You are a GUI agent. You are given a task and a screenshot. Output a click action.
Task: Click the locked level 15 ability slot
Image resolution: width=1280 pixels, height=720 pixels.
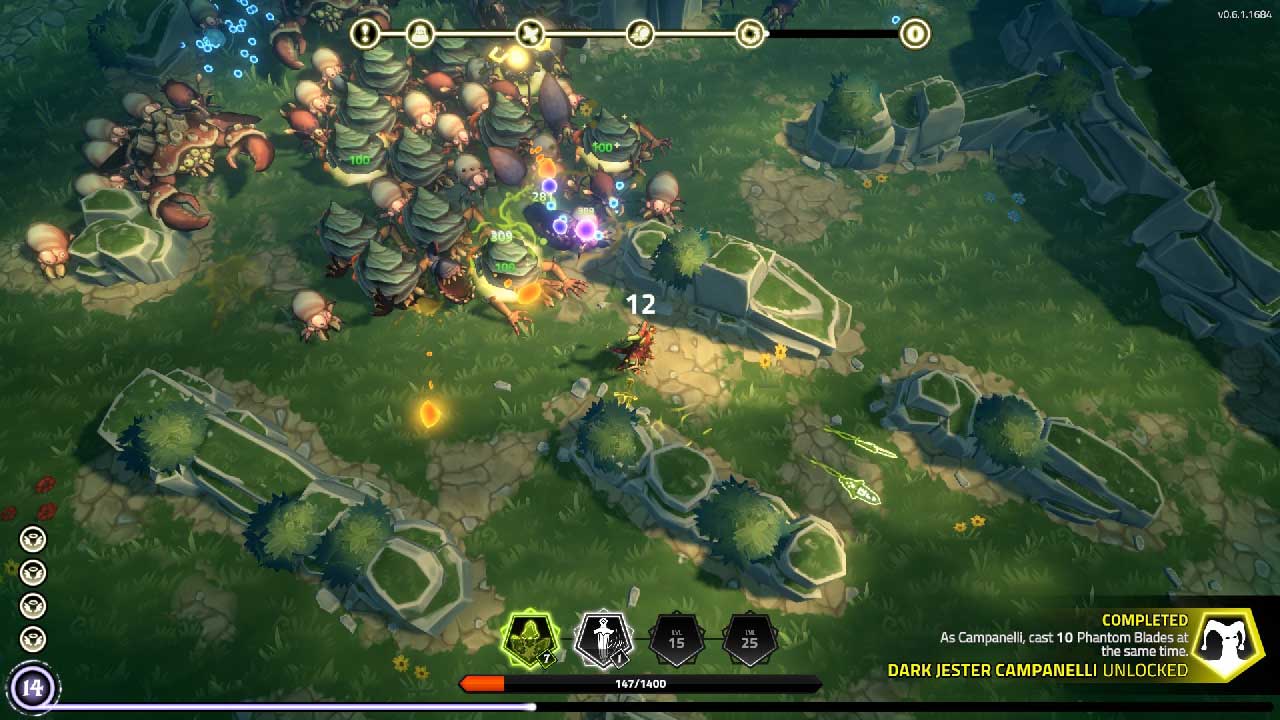(x=676, y=639)
